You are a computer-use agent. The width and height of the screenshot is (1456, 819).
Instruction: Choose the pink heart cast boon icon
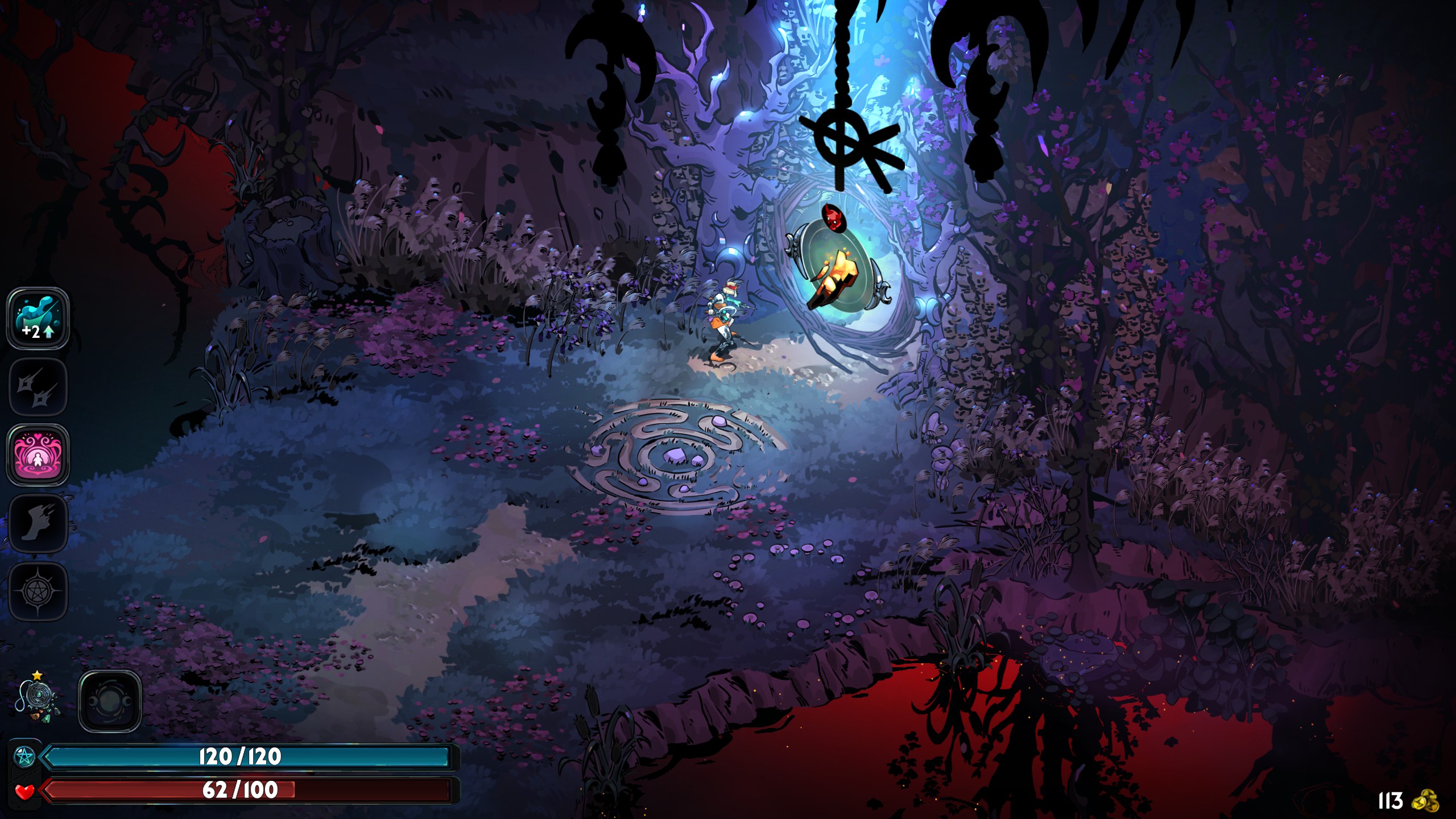pyautogui.click(x=38, y=455)
